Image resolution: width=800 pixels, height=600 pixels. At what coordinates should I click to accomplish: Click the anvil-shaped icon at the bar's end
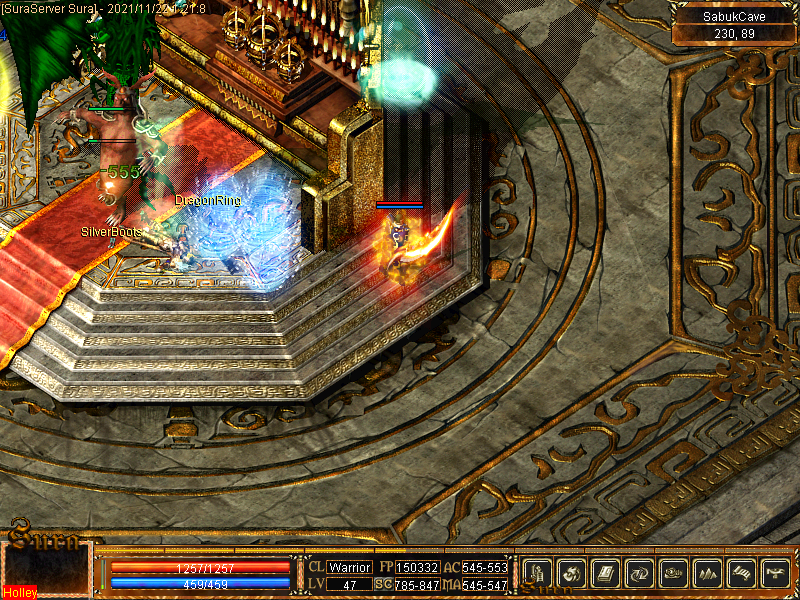776,573
